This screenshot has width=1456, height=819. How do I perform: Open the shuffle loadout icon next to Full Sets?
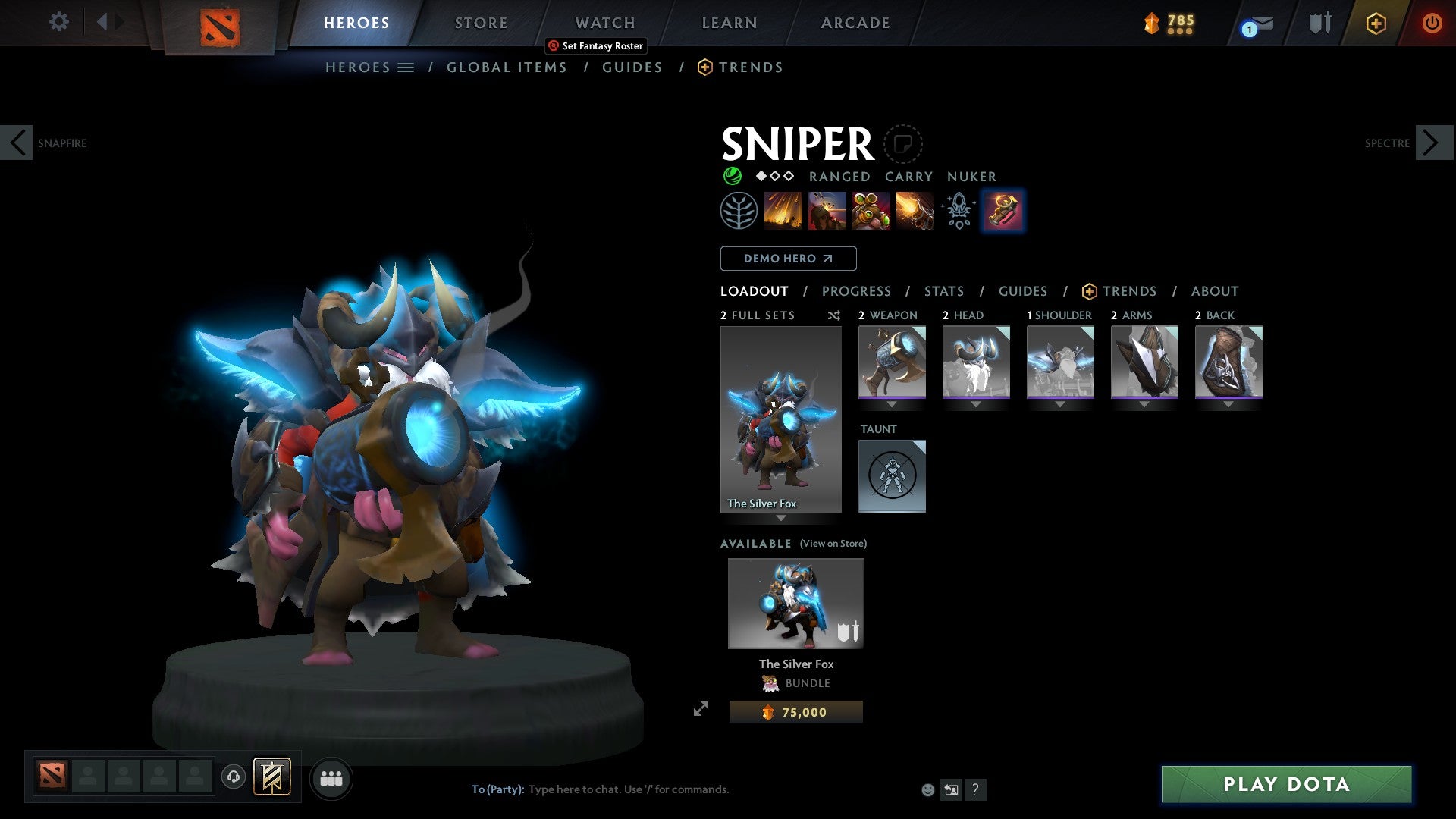point(833,315)
